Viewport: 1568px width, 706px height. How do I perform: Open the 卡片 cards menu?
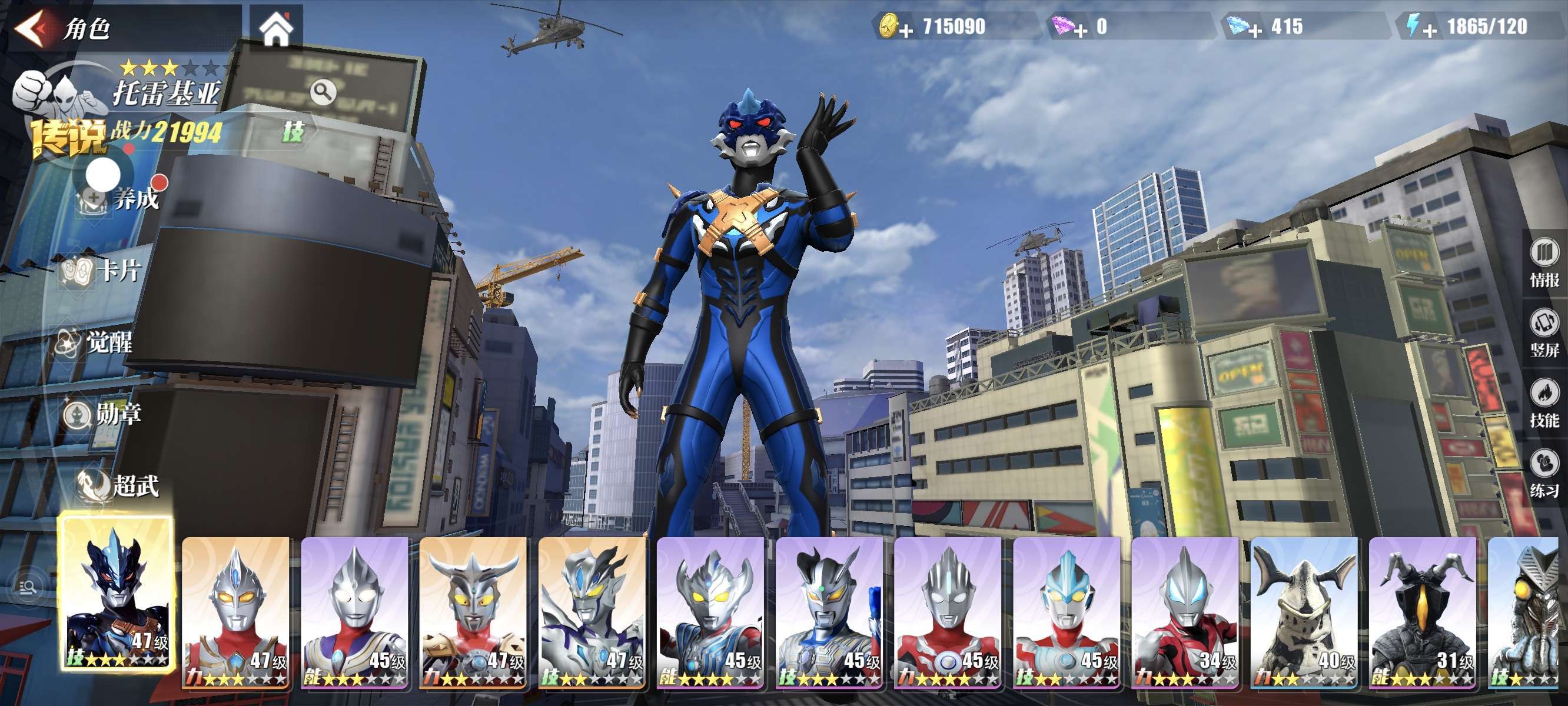coord(104,271)
